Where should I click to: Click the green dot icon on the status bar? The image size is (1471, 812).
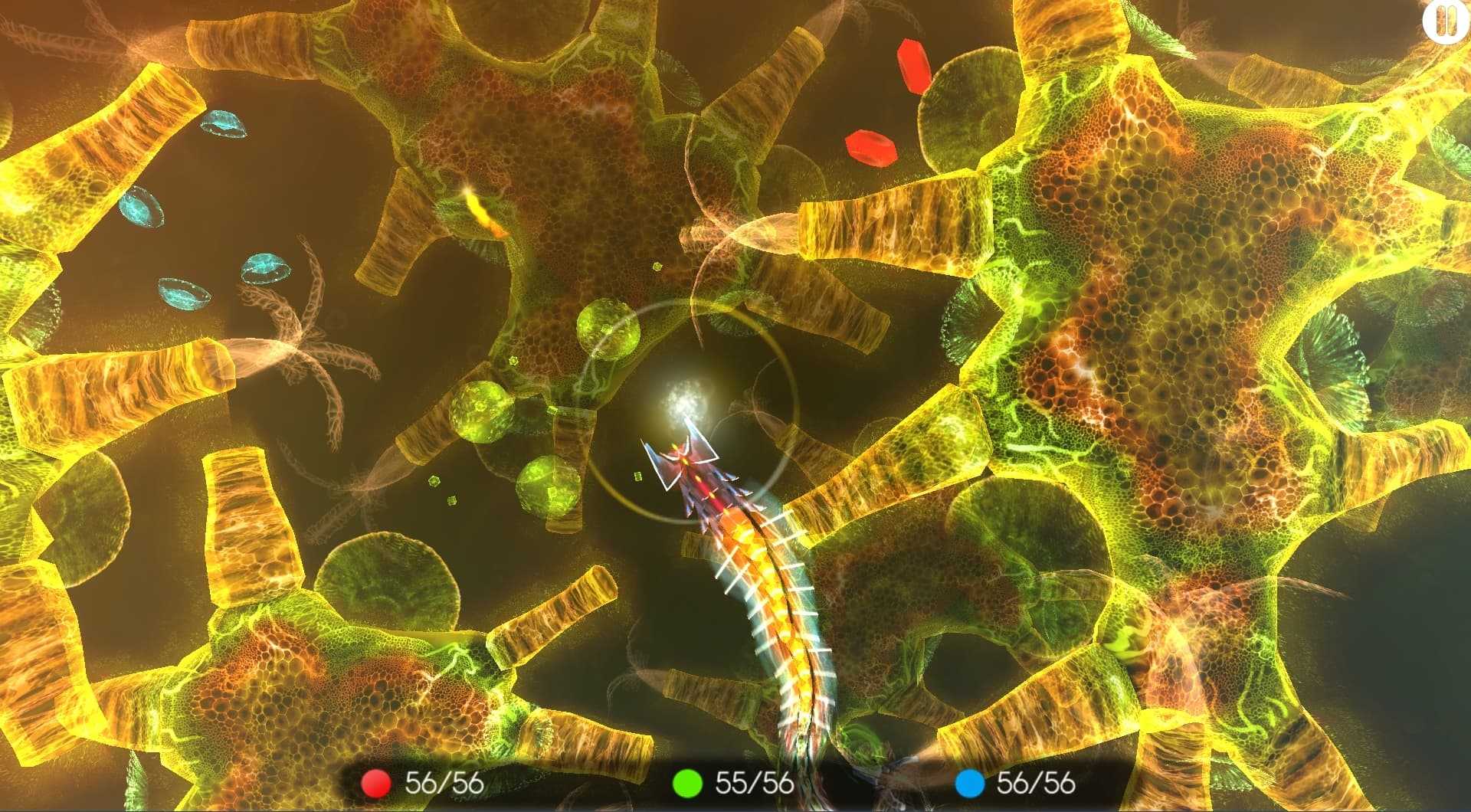686,784
